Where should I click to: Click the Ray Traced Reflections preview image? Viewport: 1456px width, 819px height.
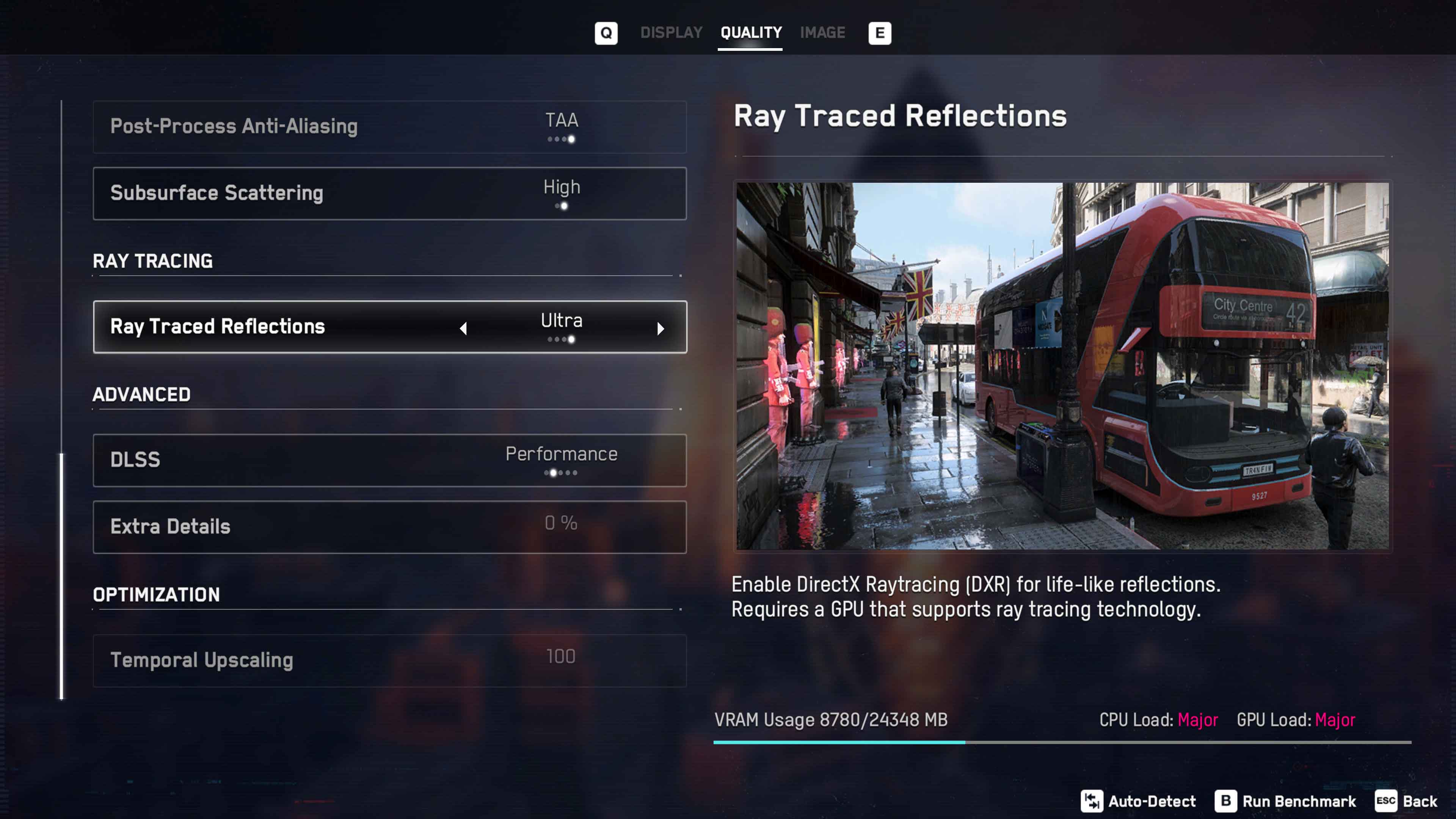1062,366
